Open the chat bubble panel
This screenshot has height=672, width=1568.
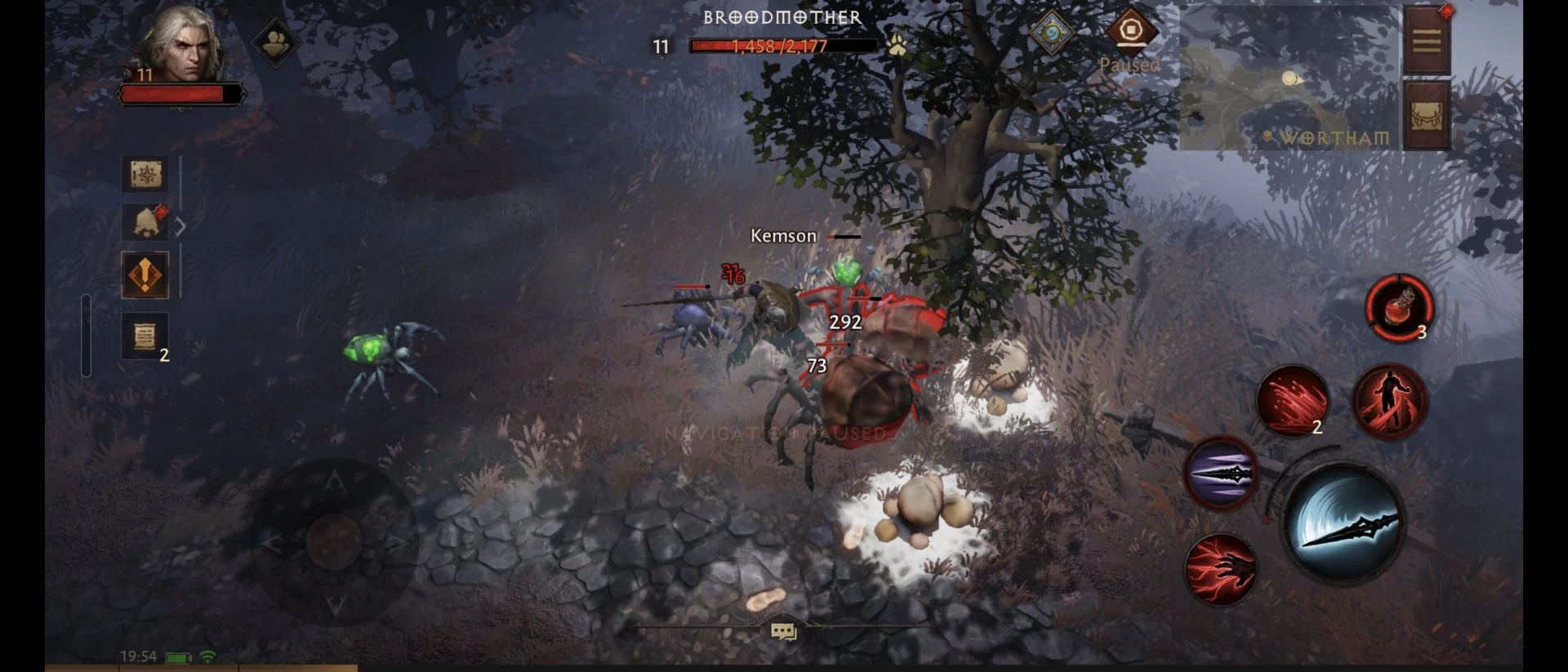(783, 632)
